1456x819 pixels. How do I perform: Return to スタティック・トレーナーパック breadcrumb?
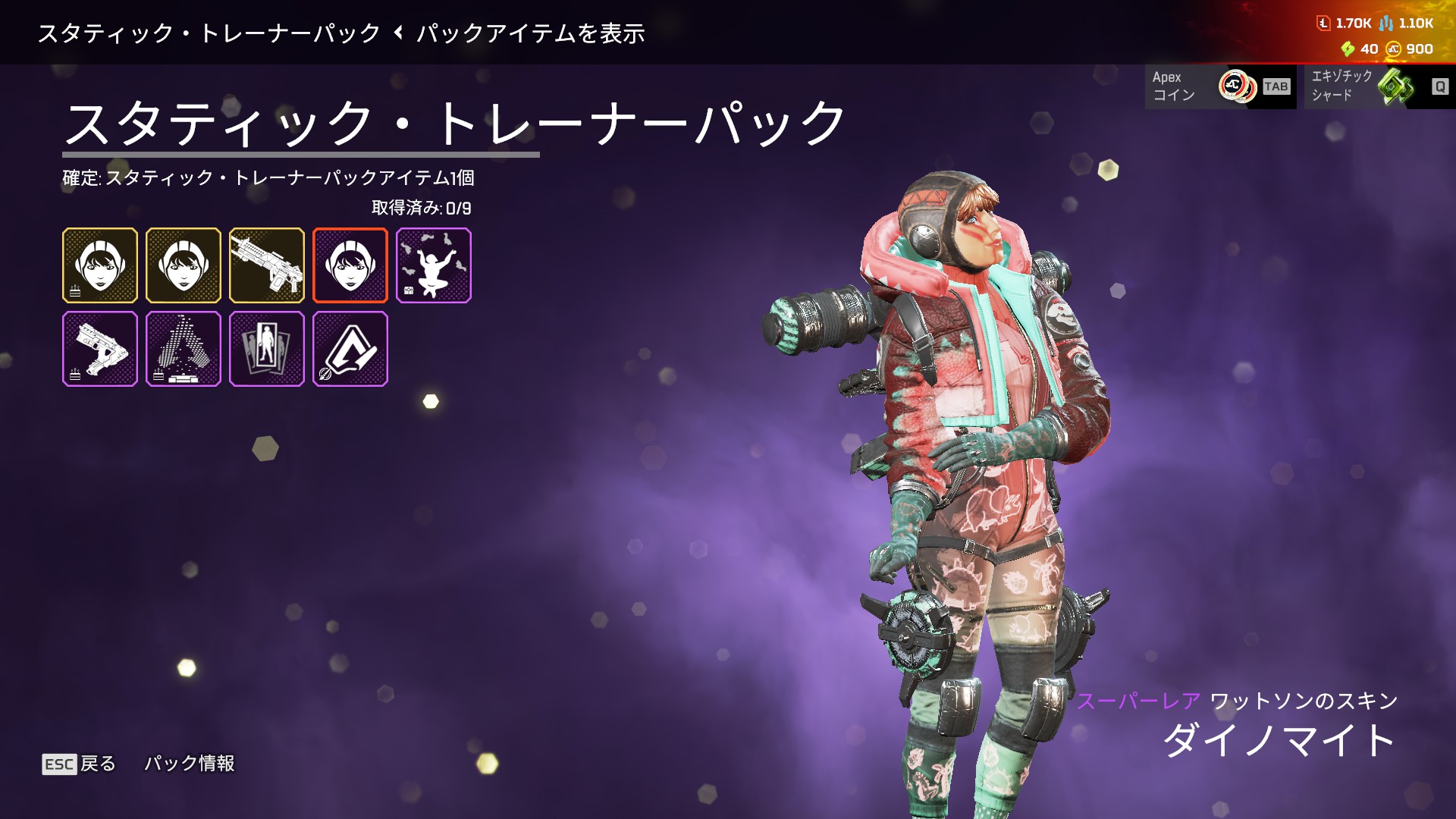point(209,33)
